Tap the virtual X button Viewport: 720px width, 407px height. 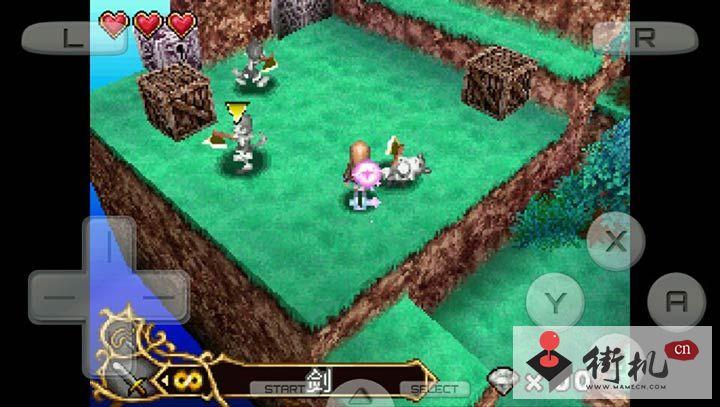tap(616, 240)
